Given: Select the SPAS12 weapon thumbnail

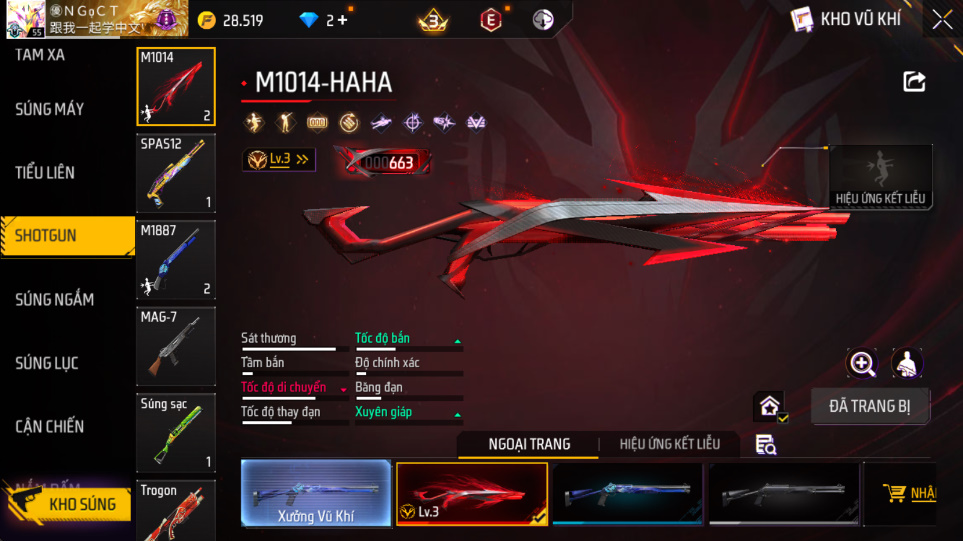Looking at the screenshot, I should pyautogui.click(x=176, y=174).
